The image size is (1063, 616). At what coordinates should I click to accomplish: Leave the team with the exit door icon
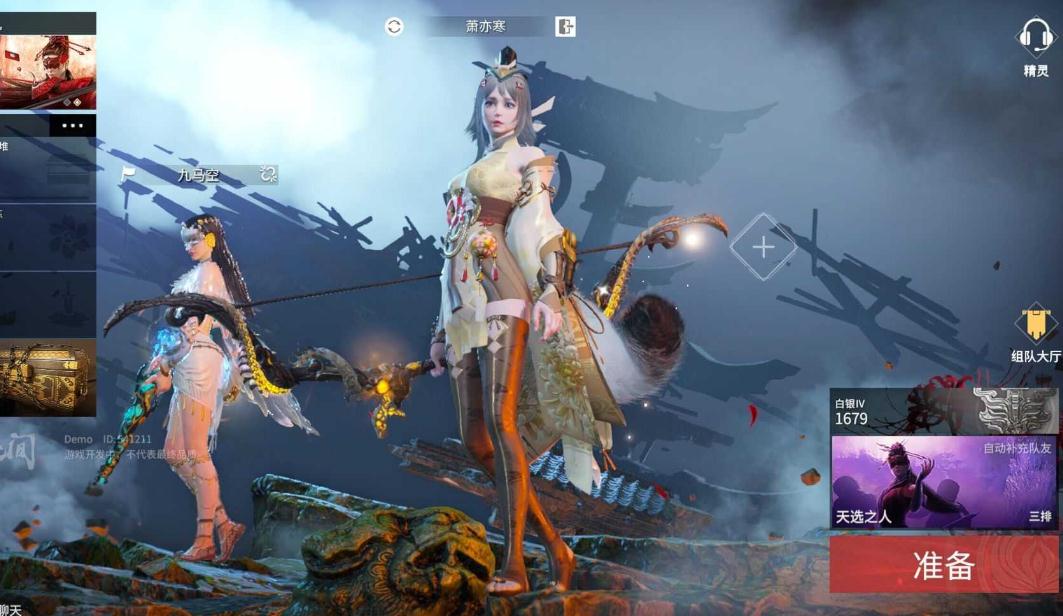(x=565, y=27)
